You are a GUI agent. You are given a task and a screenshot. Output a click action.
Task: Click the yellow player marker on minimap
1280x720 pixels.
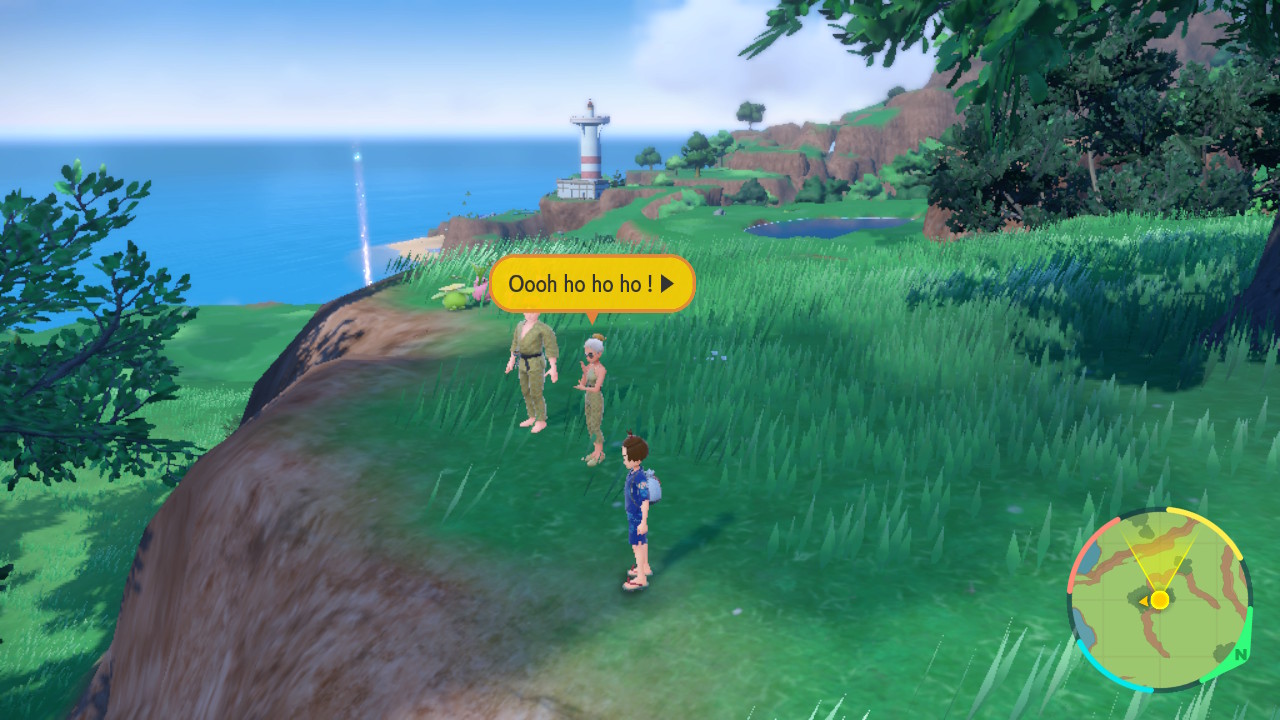click(x=1159, y=600)
